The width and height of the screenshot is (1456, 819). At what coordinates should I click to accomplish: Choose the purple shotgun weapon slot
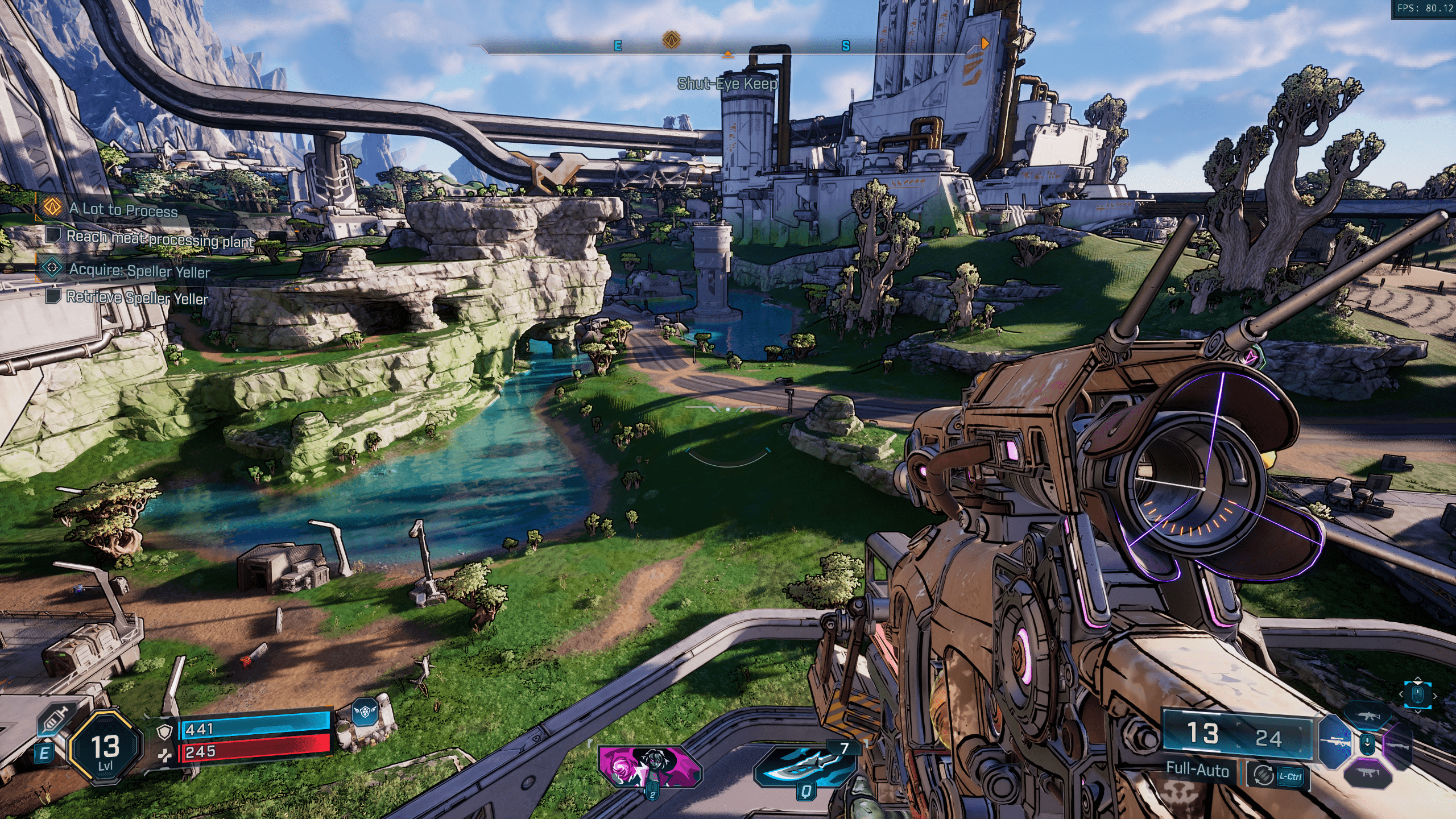coord(1399,745)
